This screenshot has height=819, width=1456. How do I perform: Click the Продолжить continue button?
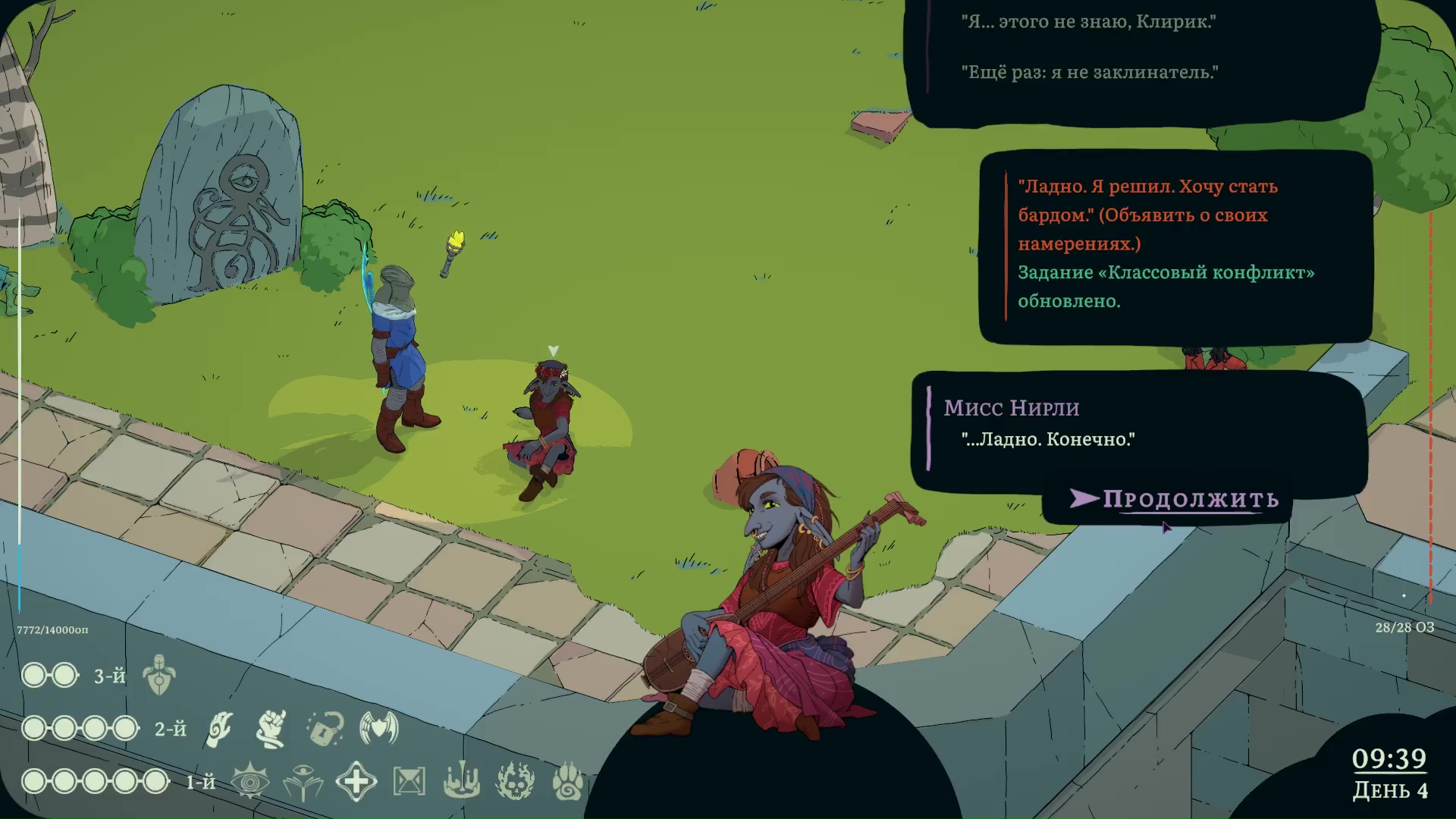[x=1189, y=499]
